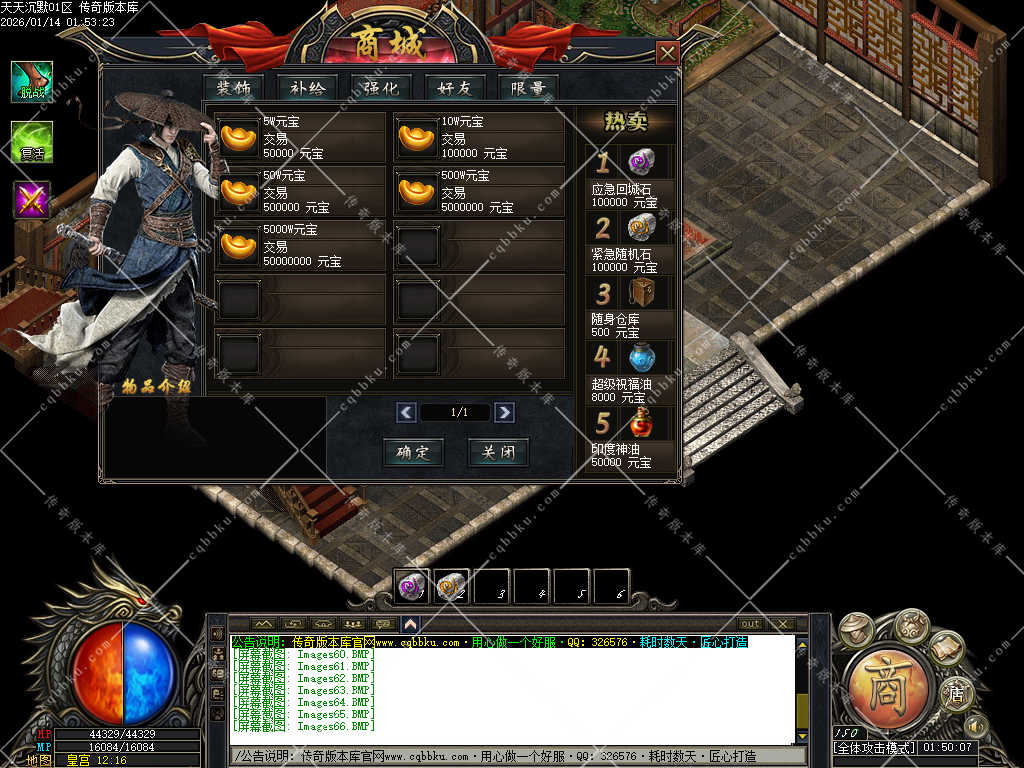Go to the previous shop page arrow
The width and height of the screenshot is (1024, 768).
pos(406,412)
